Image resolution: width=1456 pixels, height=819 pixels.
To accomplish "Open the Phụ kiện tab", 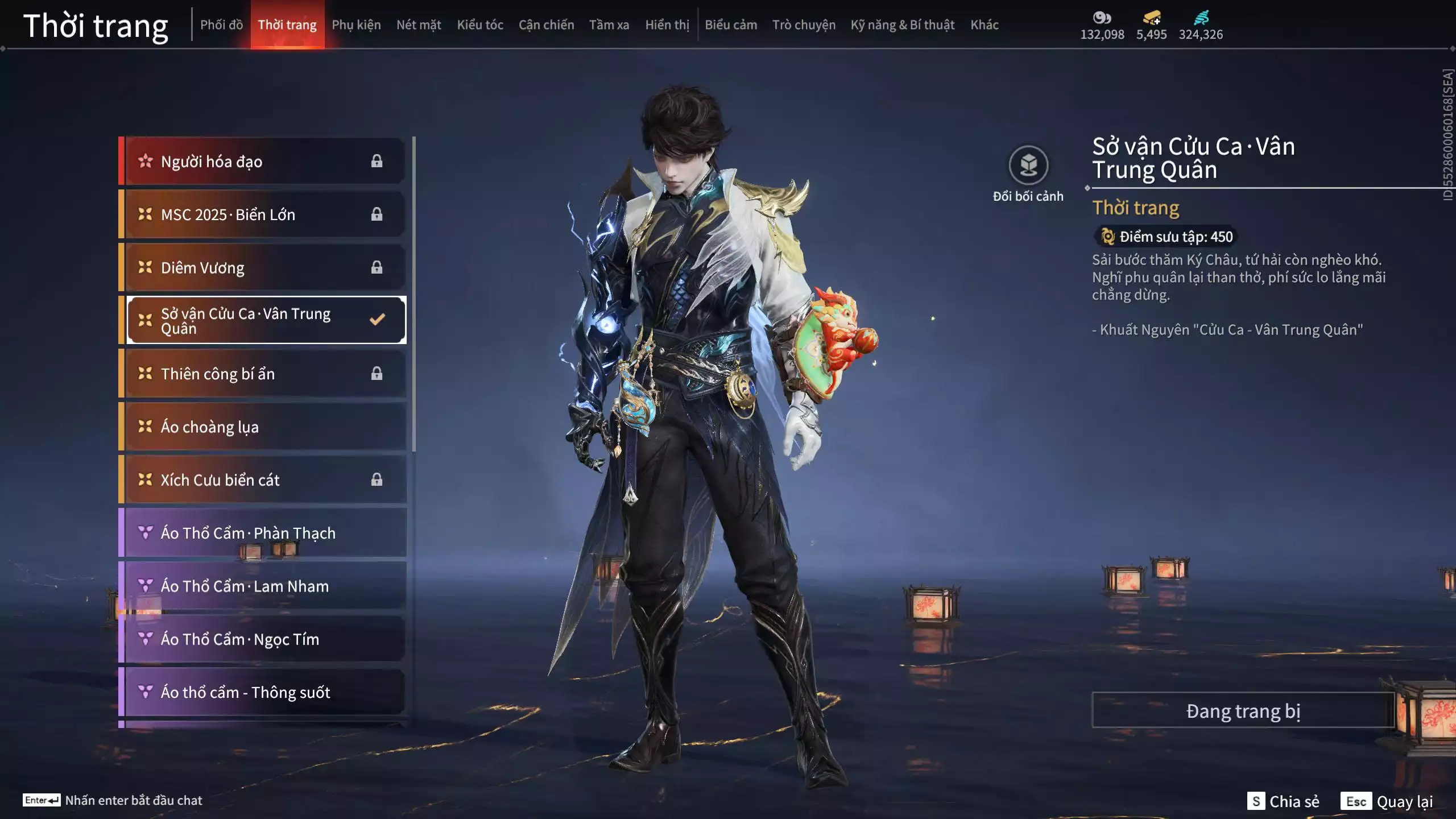I will (356, 25).
